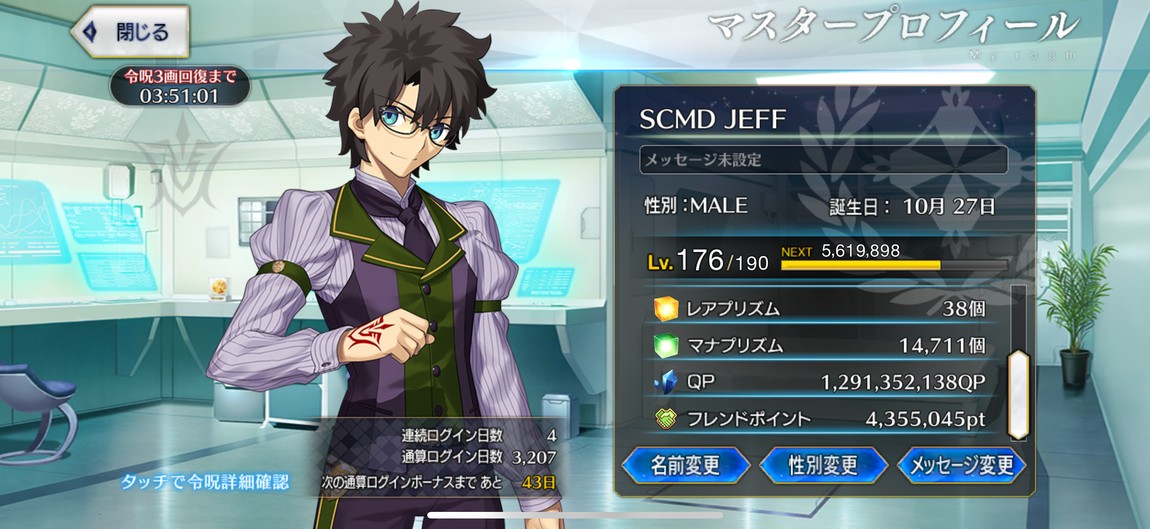Open 性別変更 gender change option
This screenshot has height=529, width=1150.
coord(823,465)
